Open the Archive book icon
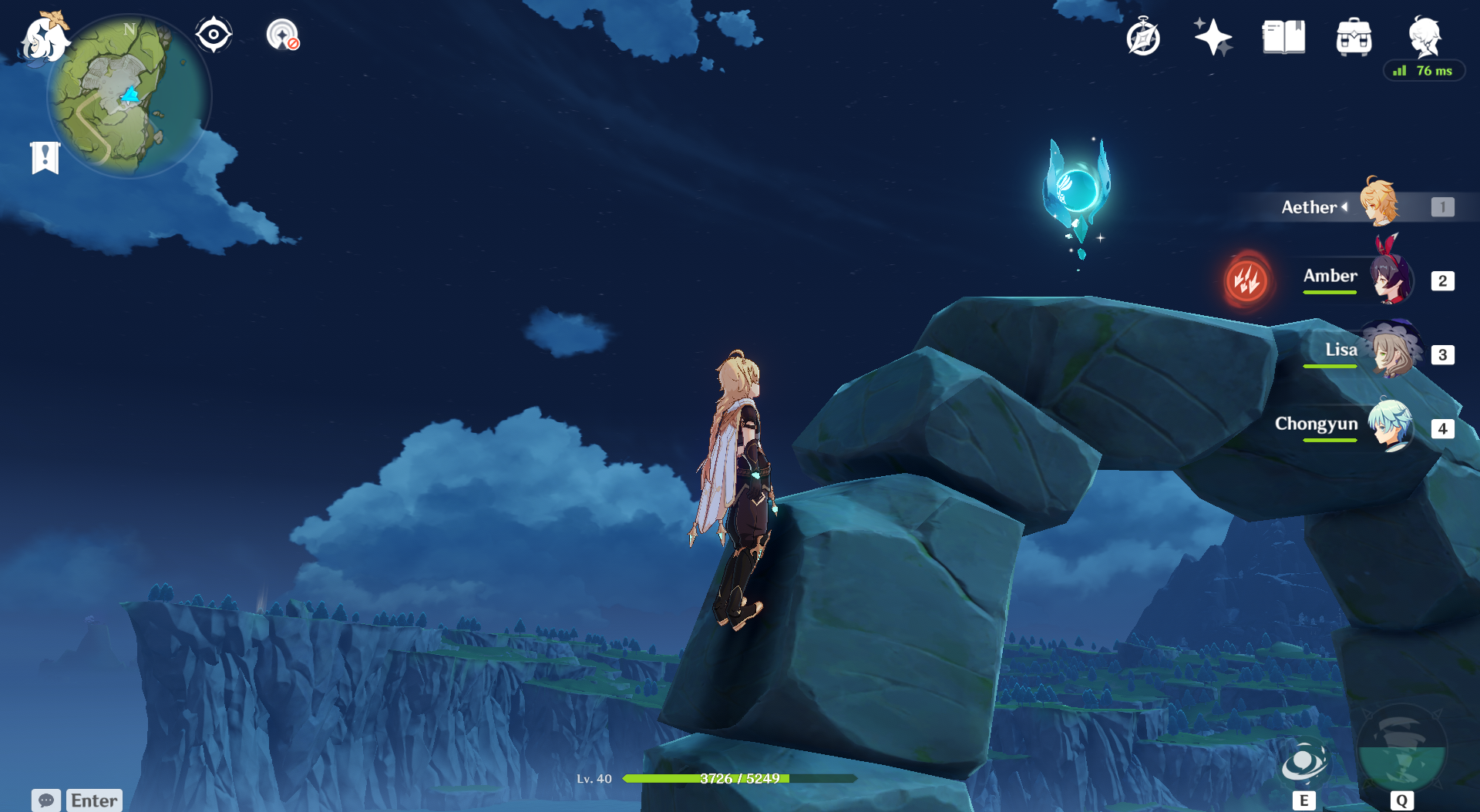Screen dimensions: 1480x812 click(1283, 37)
